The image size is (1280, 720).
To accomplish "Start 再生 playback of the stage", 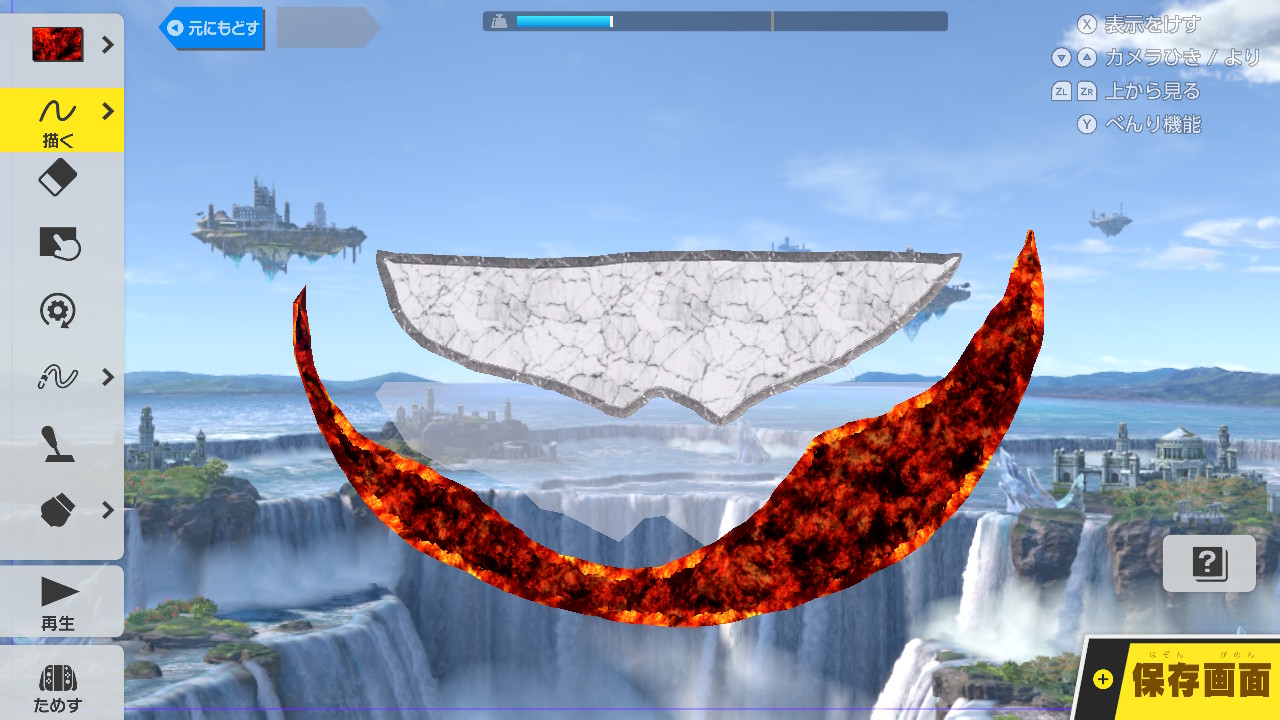I will point(60,602).
